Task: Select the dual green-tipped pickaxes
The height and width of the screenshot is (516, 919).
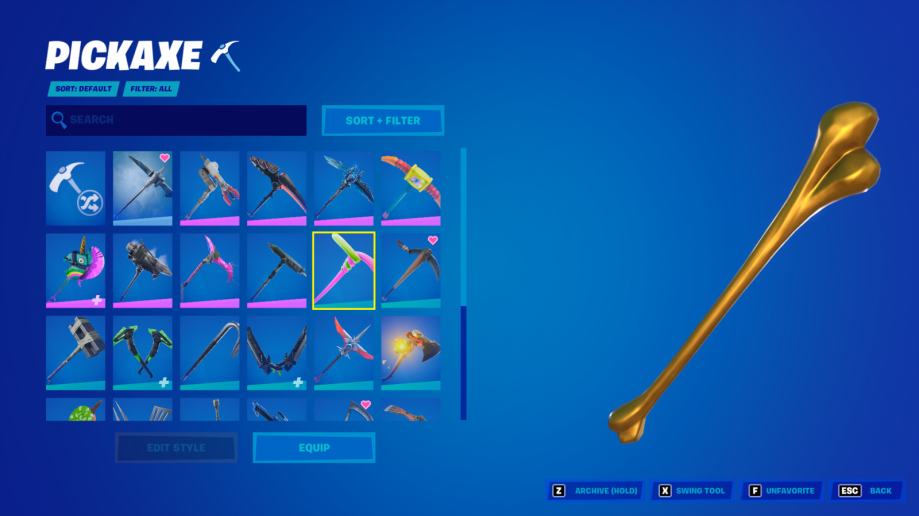Action: click(142, 352)
